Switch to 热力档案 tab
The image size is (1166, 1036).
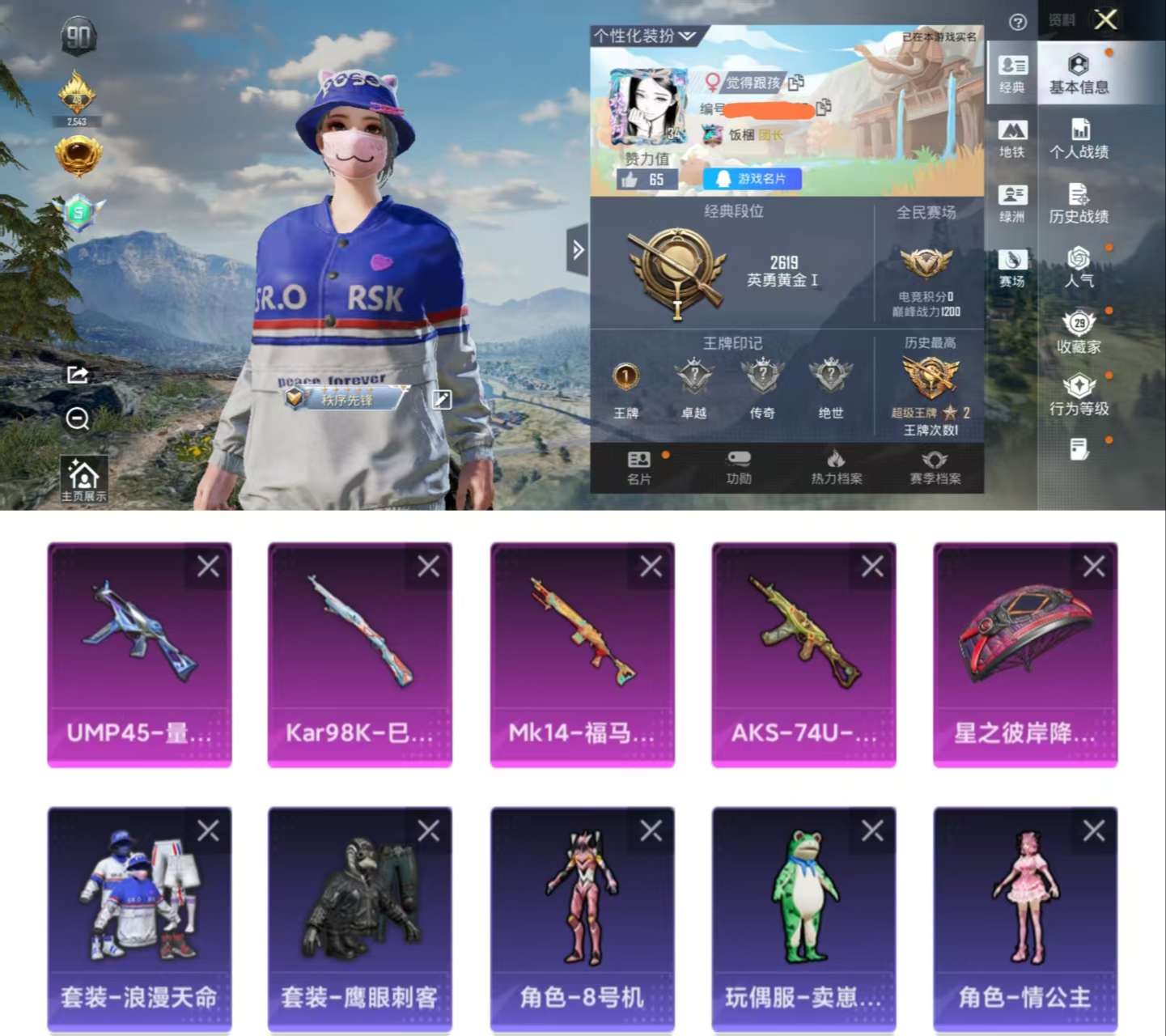[x=836, y=468]
